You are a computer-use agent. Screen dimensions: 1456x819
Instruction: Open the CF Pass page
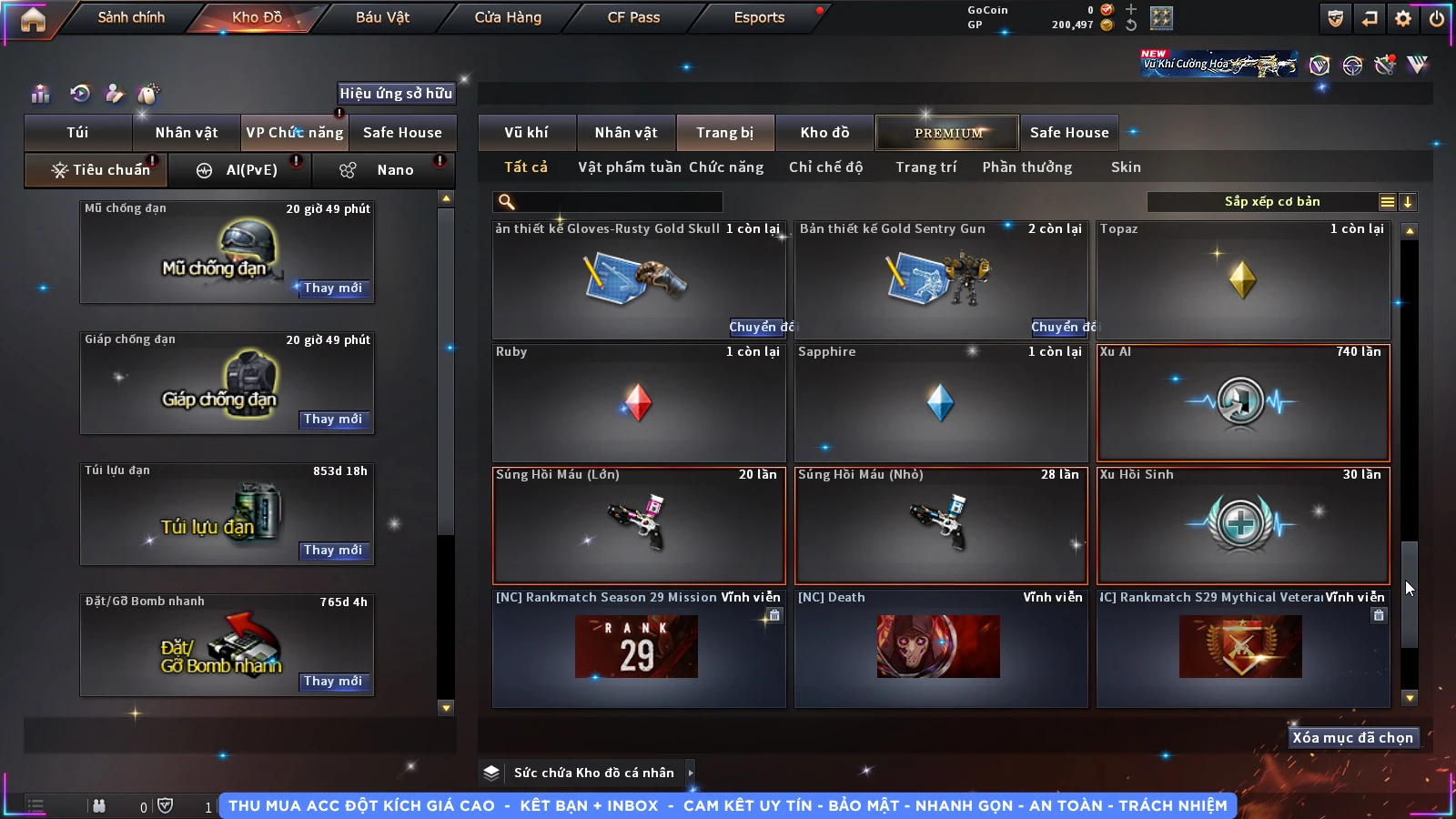[633, 17]
